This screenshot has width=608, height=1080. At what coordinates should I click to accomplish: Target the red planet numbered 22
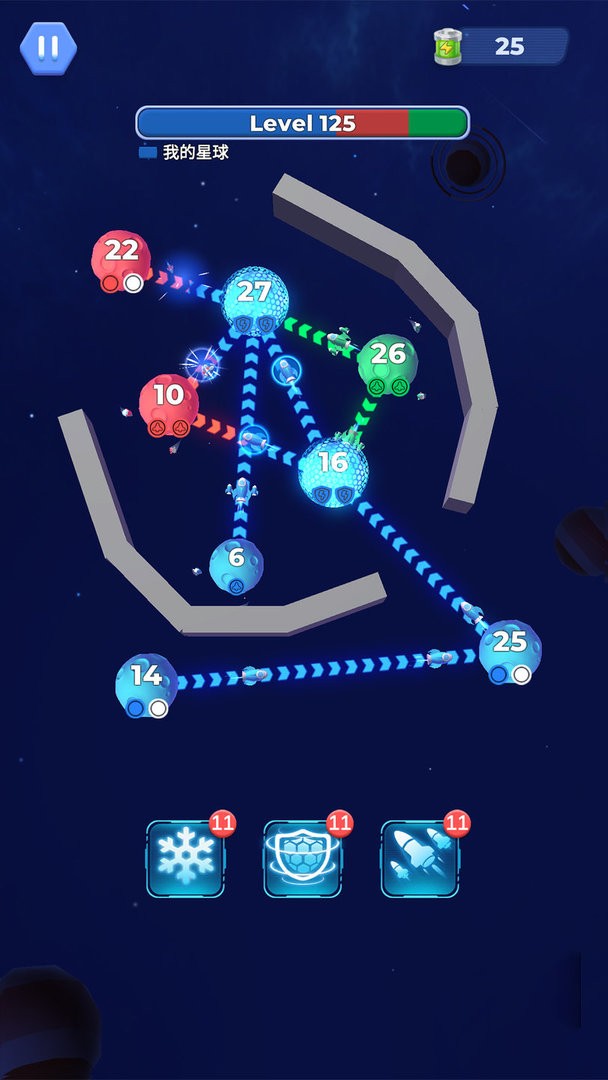coord(121,260)
